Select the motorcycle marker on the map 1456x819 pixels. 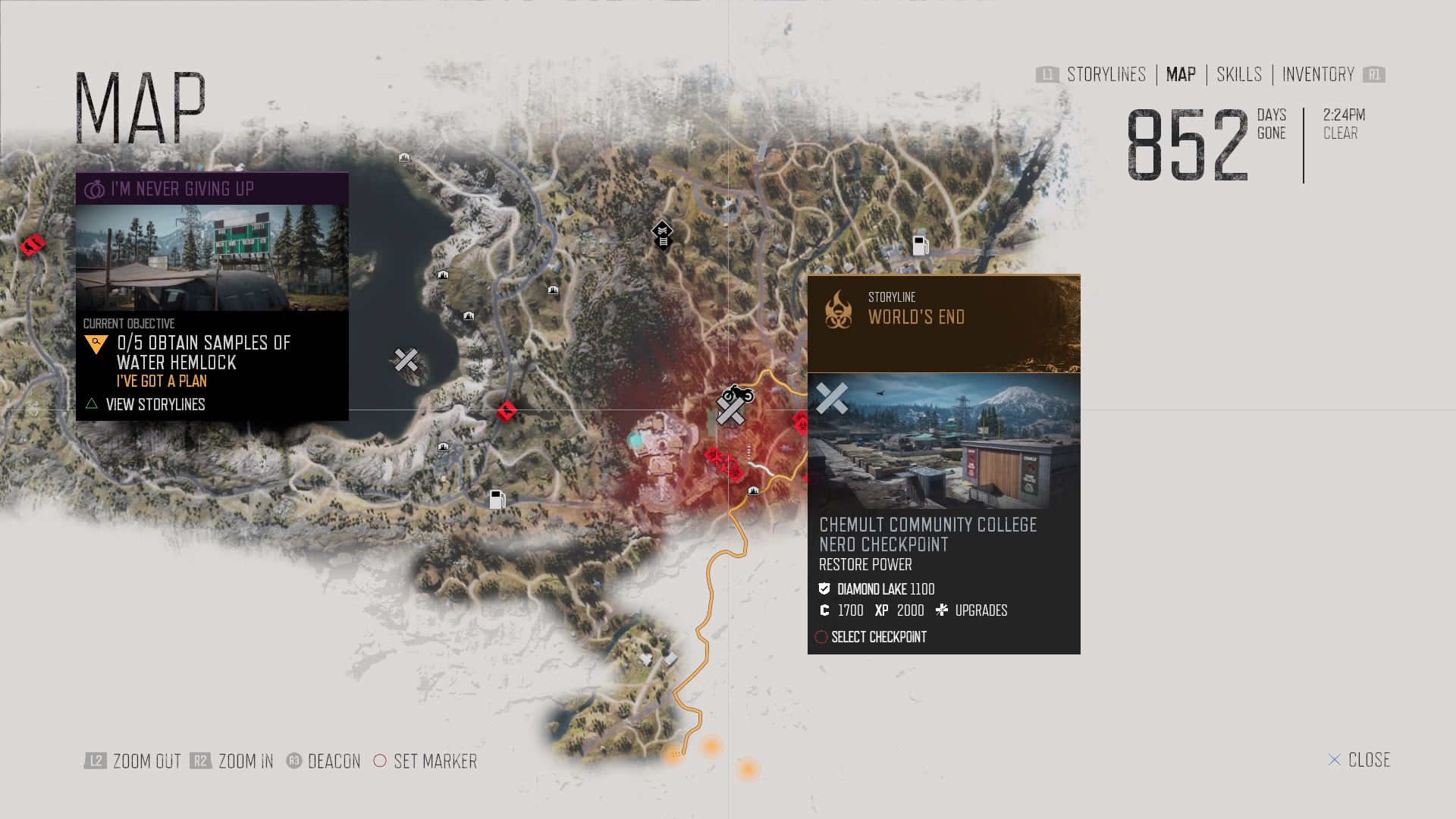tap(738, 394)
